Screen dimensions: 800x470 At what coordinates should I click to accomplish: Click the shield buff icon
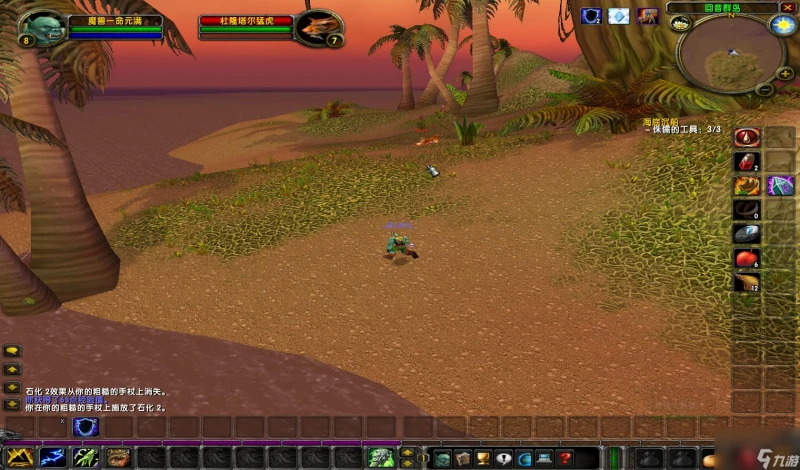(x=590, y=16)
